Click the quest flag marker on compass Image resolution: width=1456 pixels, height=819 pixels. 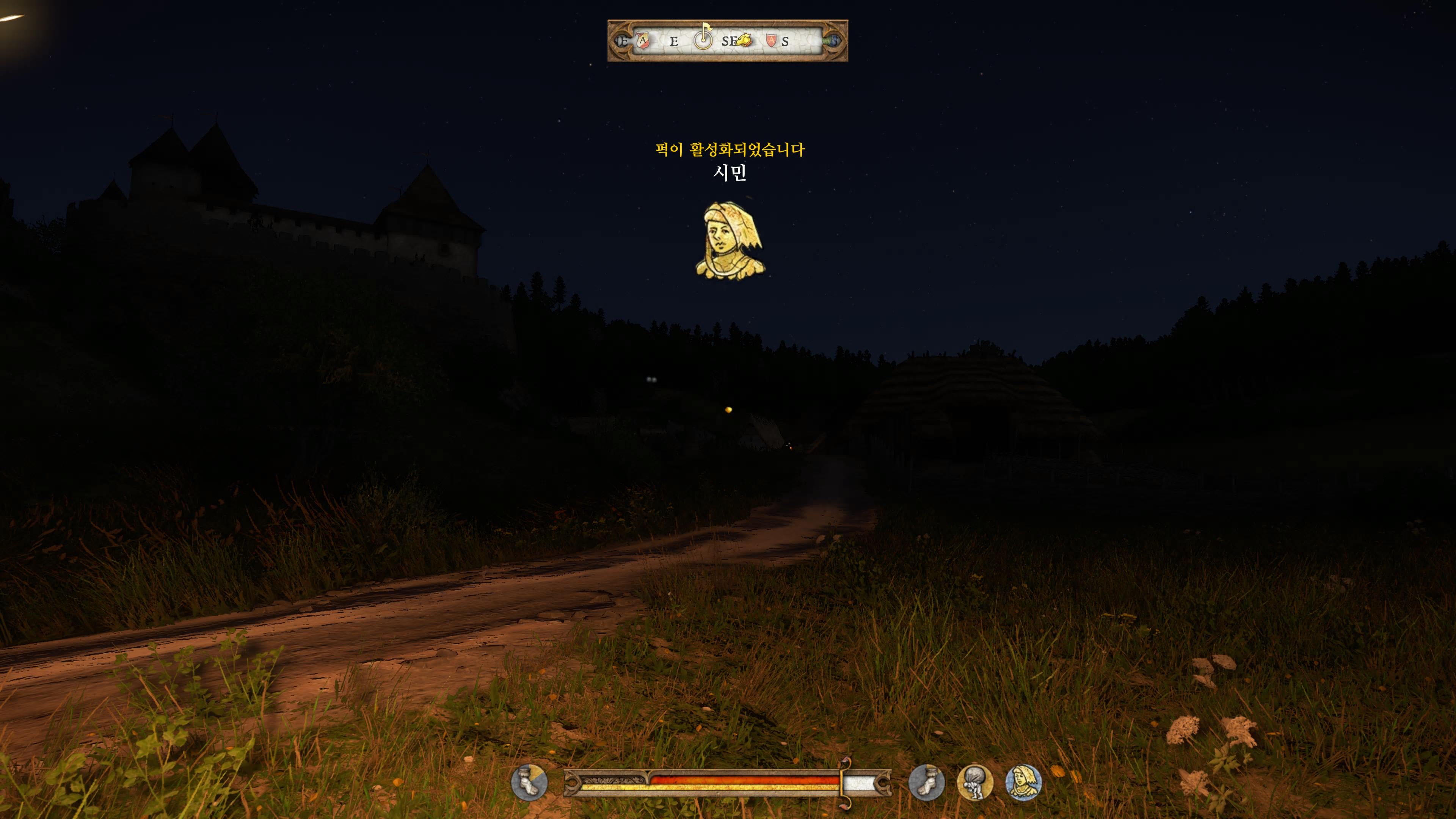pyautogui.click(x=704, y=41)
